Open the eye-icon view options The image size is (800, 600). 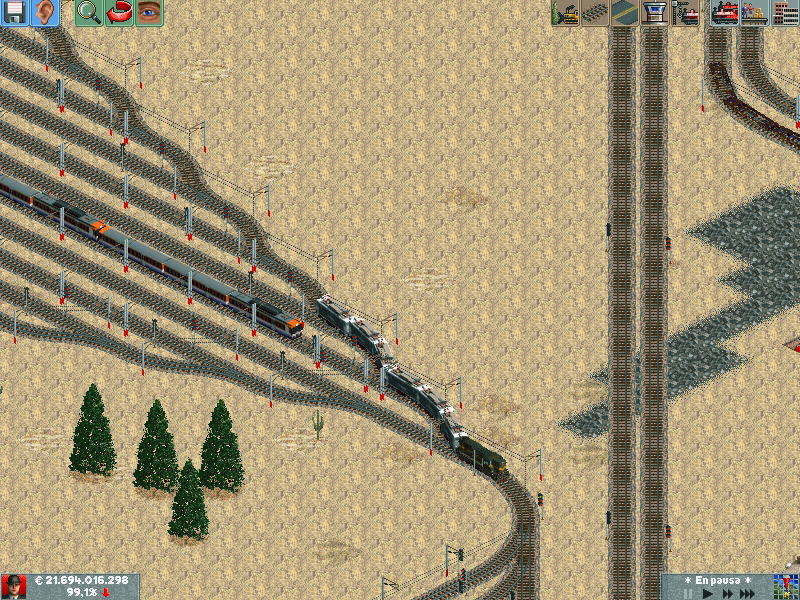coord(149,13)
